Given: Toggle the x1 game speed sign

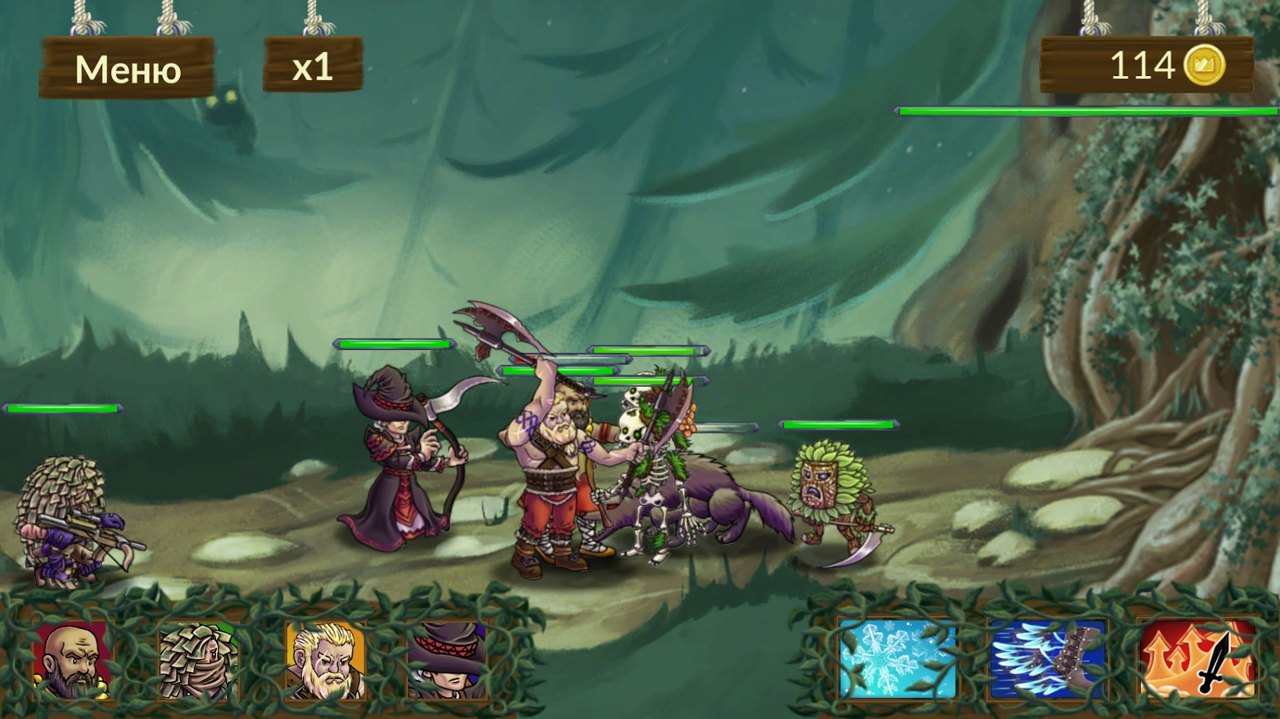Looking at the screenshot, I should point(312,66).
